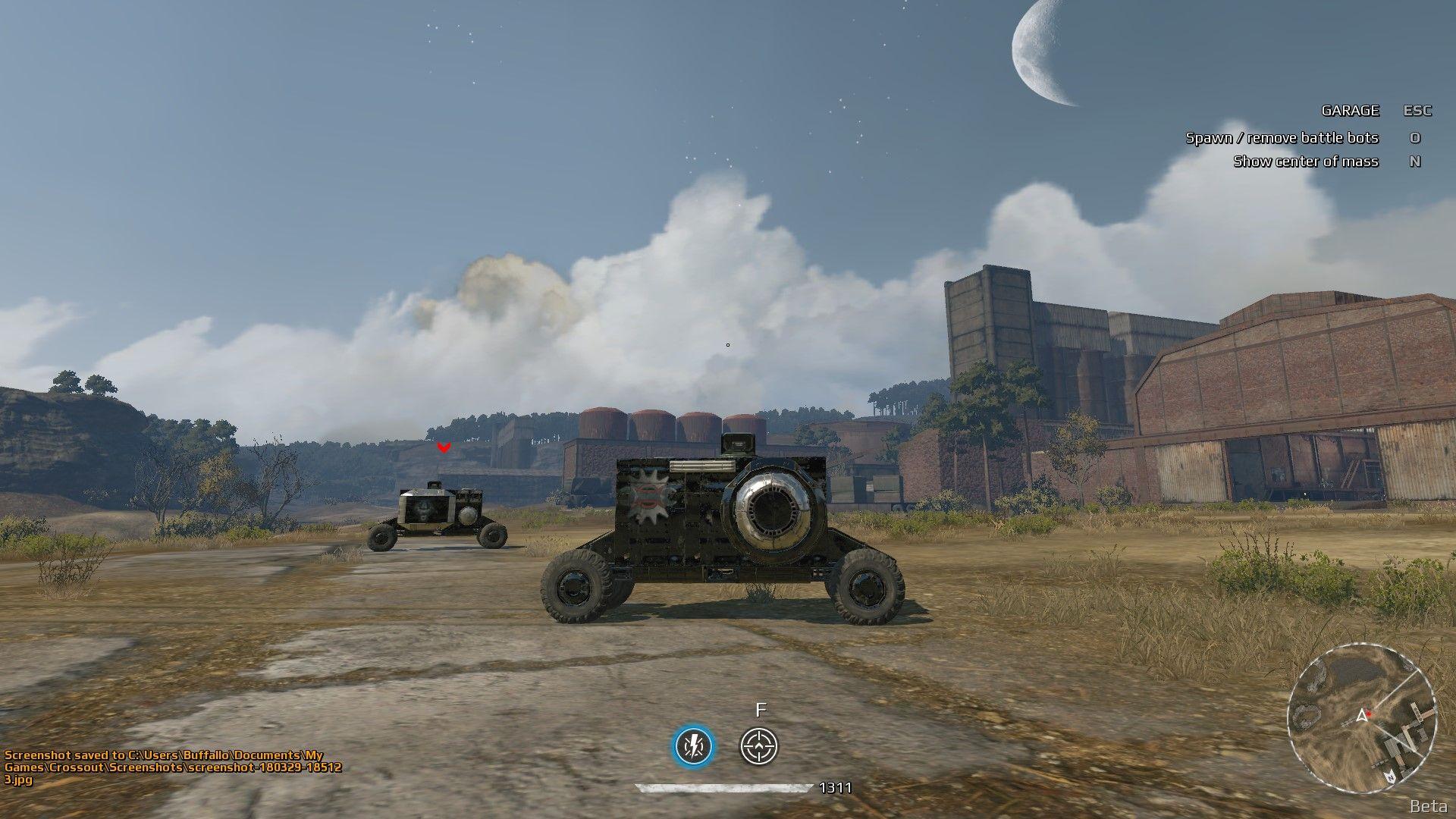This screenshot has width=1456, height=819.
Task: Activate the blue lightning booster ability icon
Action: [694, 746]
